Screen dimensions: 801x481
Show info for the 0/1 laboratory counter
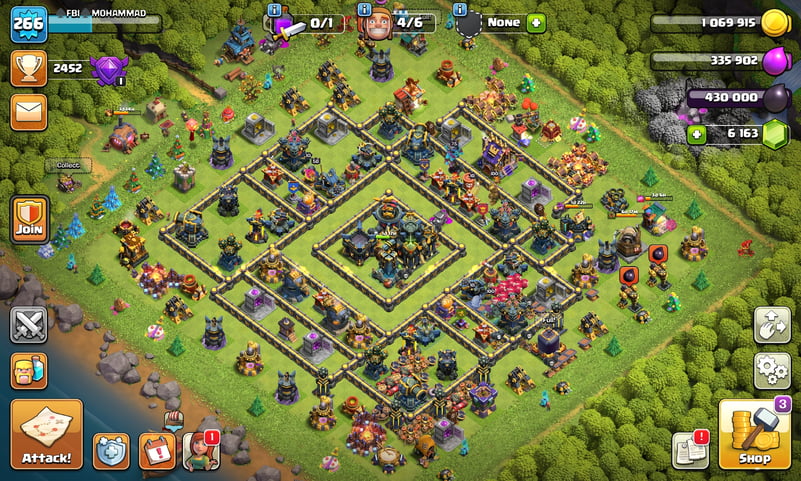click(274, 9)
